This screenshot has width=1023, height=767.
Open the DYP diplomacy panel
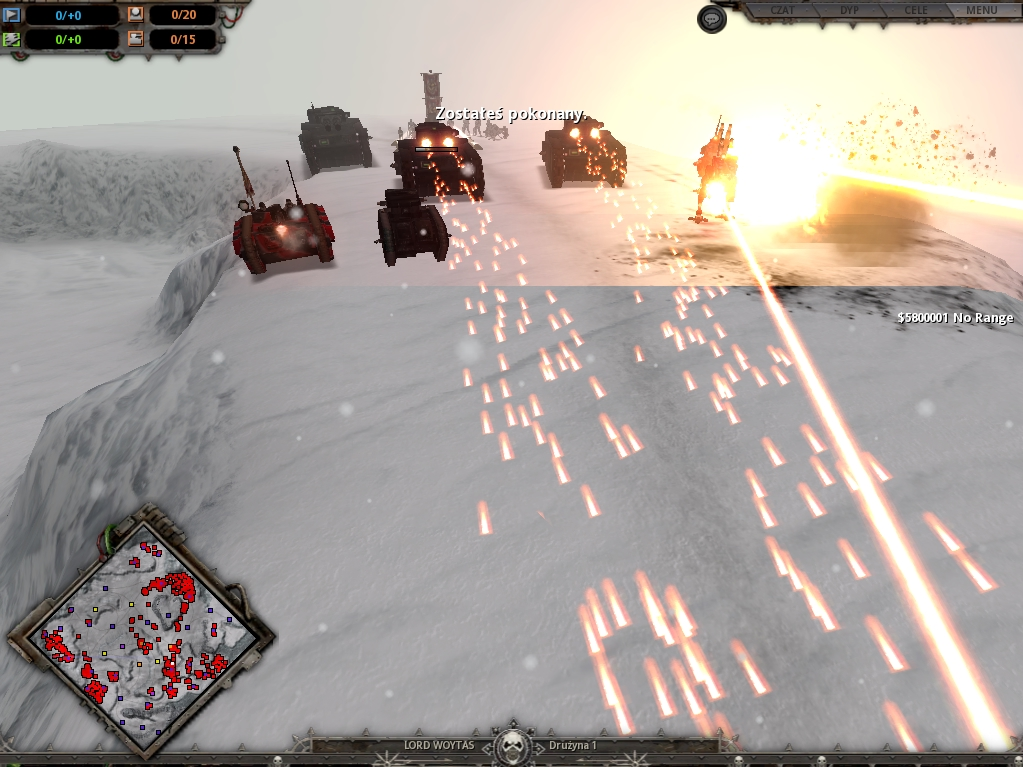(849, 11)
